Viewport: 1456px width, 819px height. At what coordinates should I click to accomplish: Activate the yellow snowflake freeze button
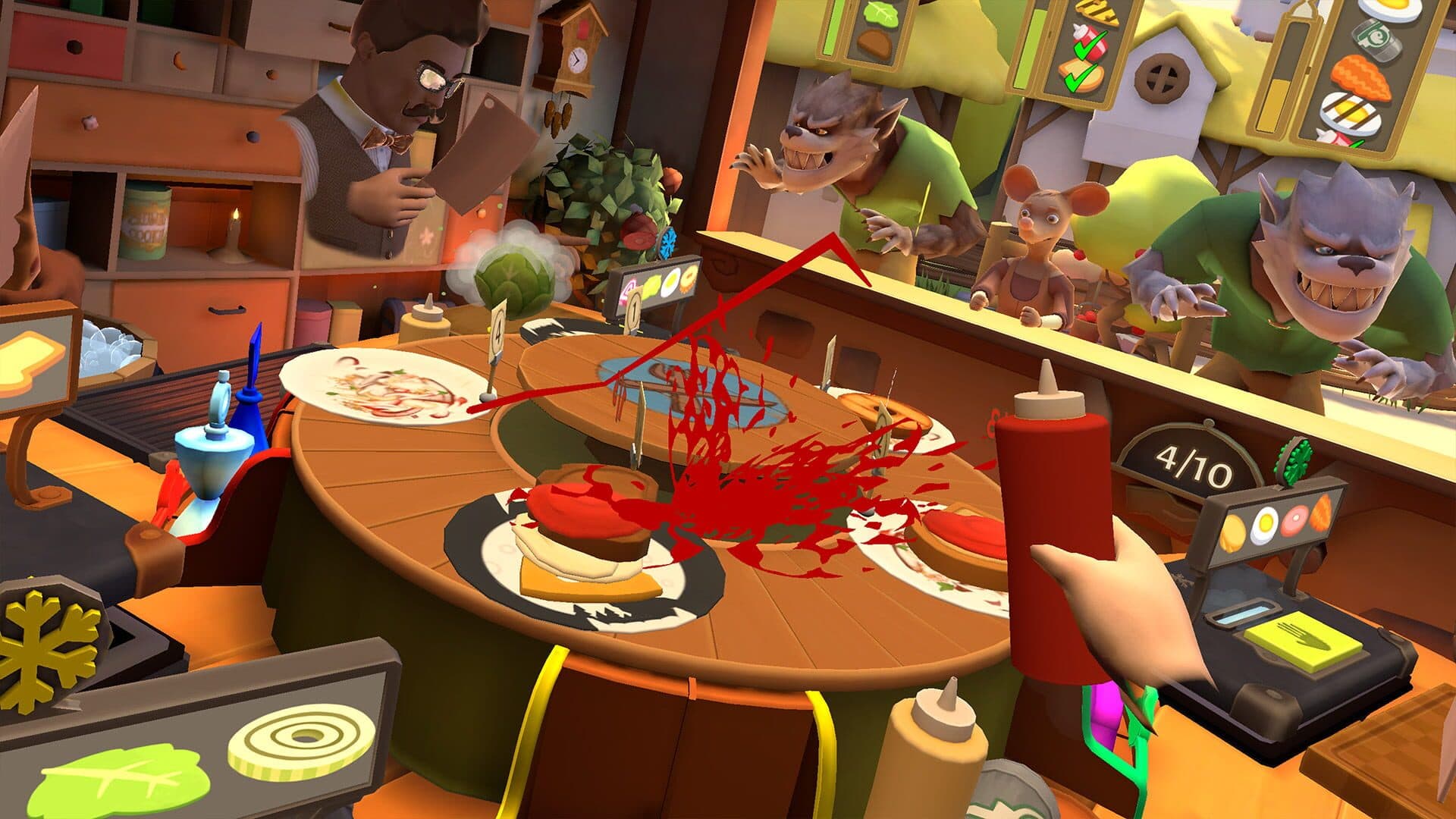coord(47,637)
